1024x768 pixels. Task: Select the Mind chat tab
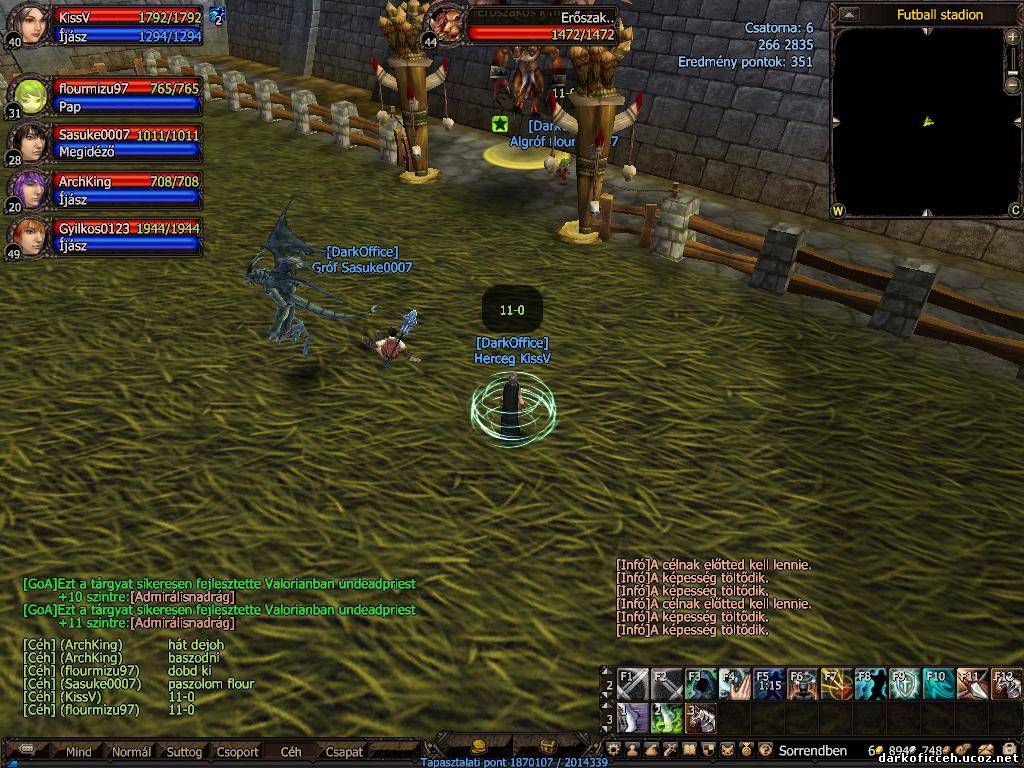tap(79, 751)
